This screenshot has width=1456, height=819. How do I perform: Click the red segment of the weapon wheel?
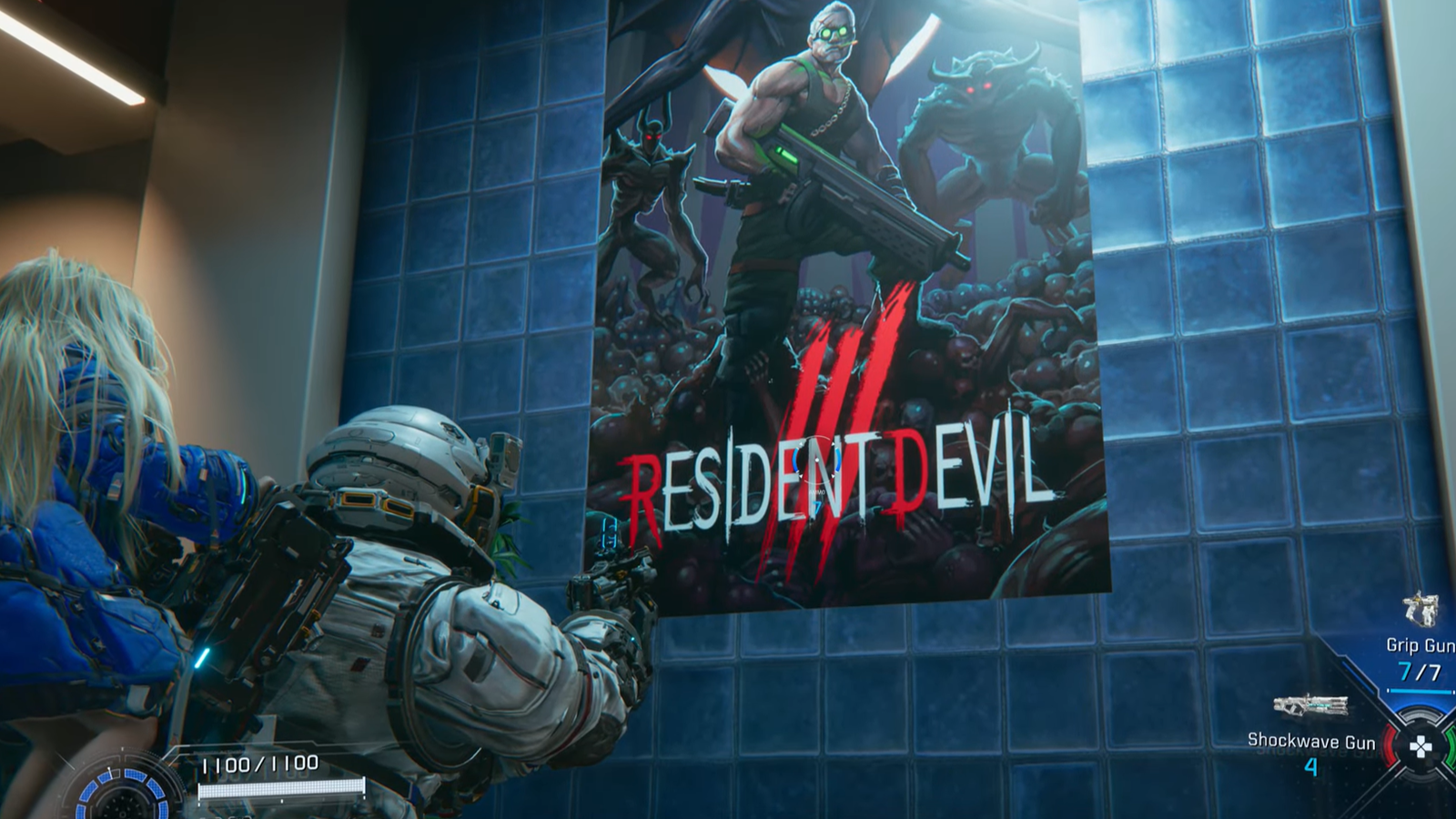point(1391,746)
